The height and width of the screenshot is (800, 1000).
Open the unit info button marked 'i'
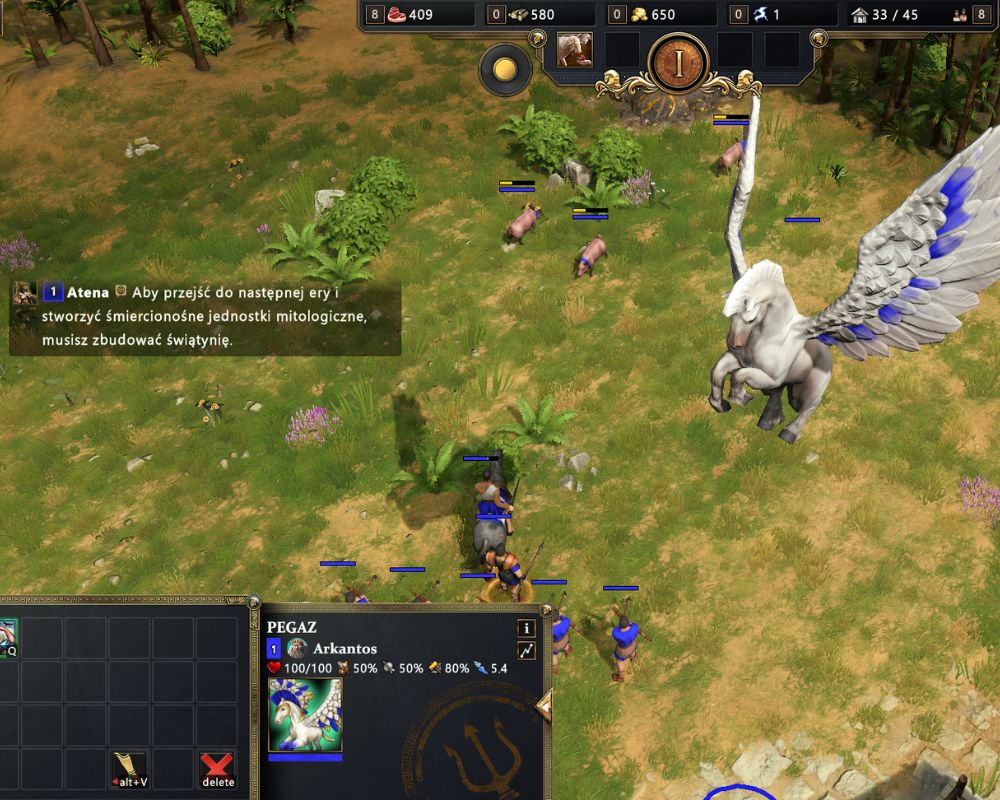[x=526, y=628]
